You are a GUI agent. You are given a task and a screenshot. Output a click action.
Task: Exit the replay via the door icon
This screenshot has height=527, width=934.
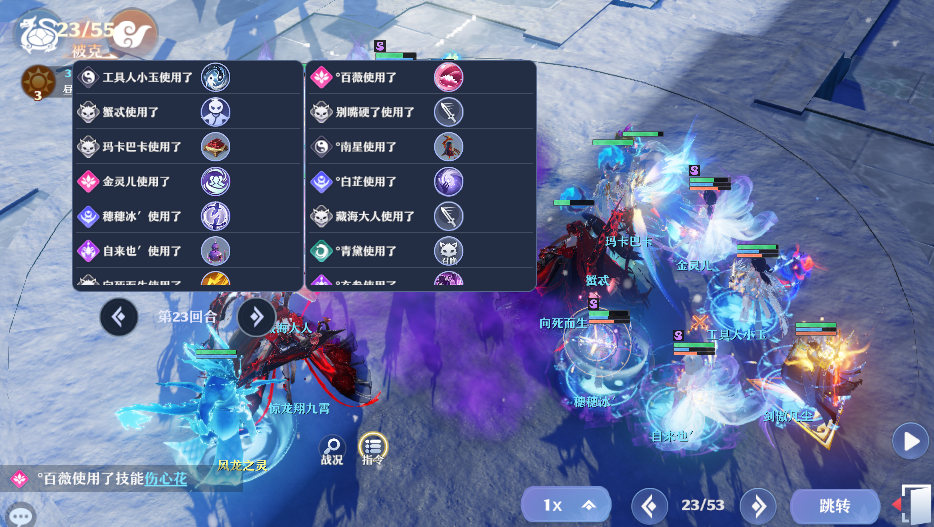915,503
